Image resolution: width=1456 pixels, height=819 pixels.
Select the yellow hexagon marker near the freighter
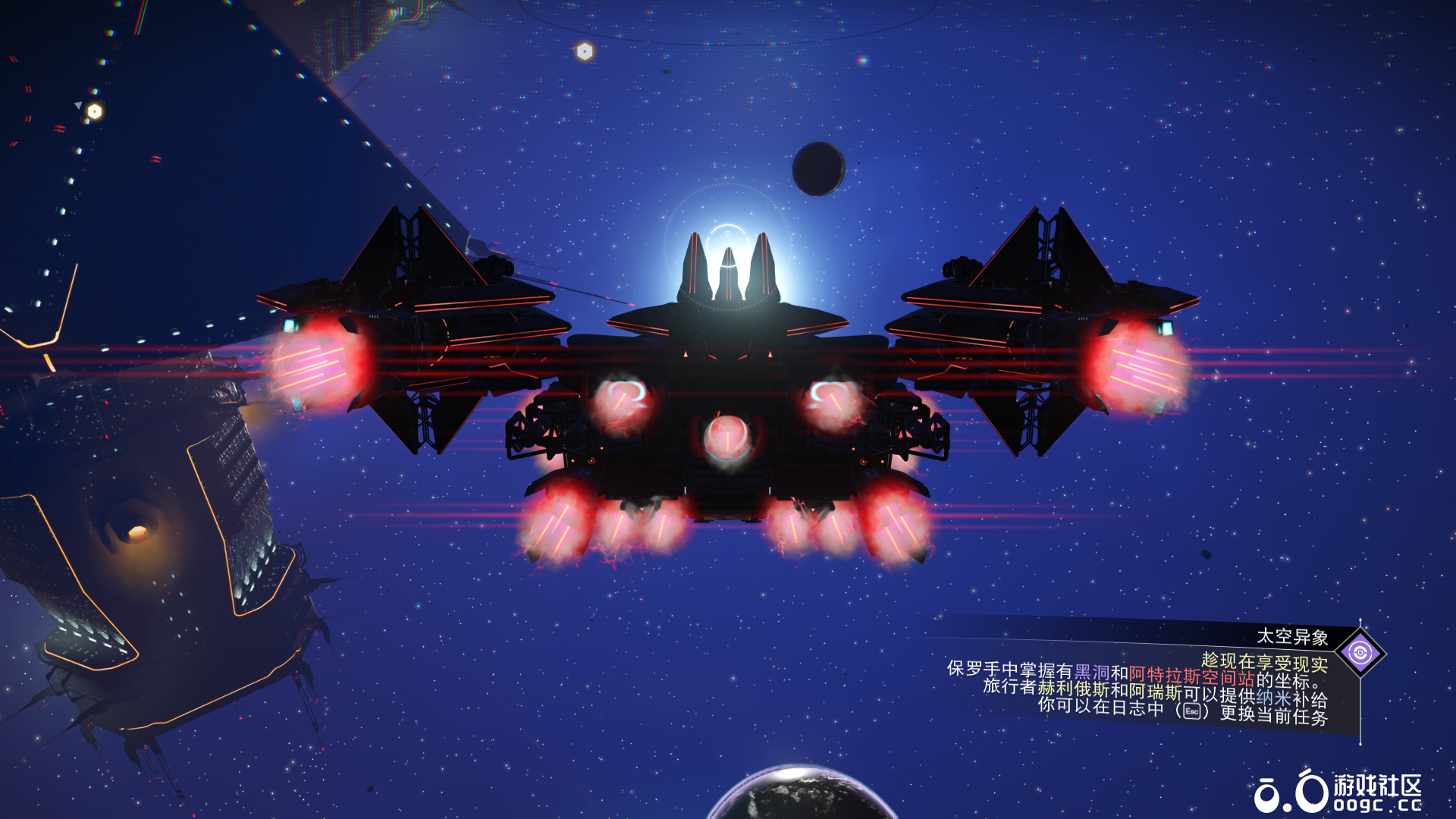coord(95,112)
